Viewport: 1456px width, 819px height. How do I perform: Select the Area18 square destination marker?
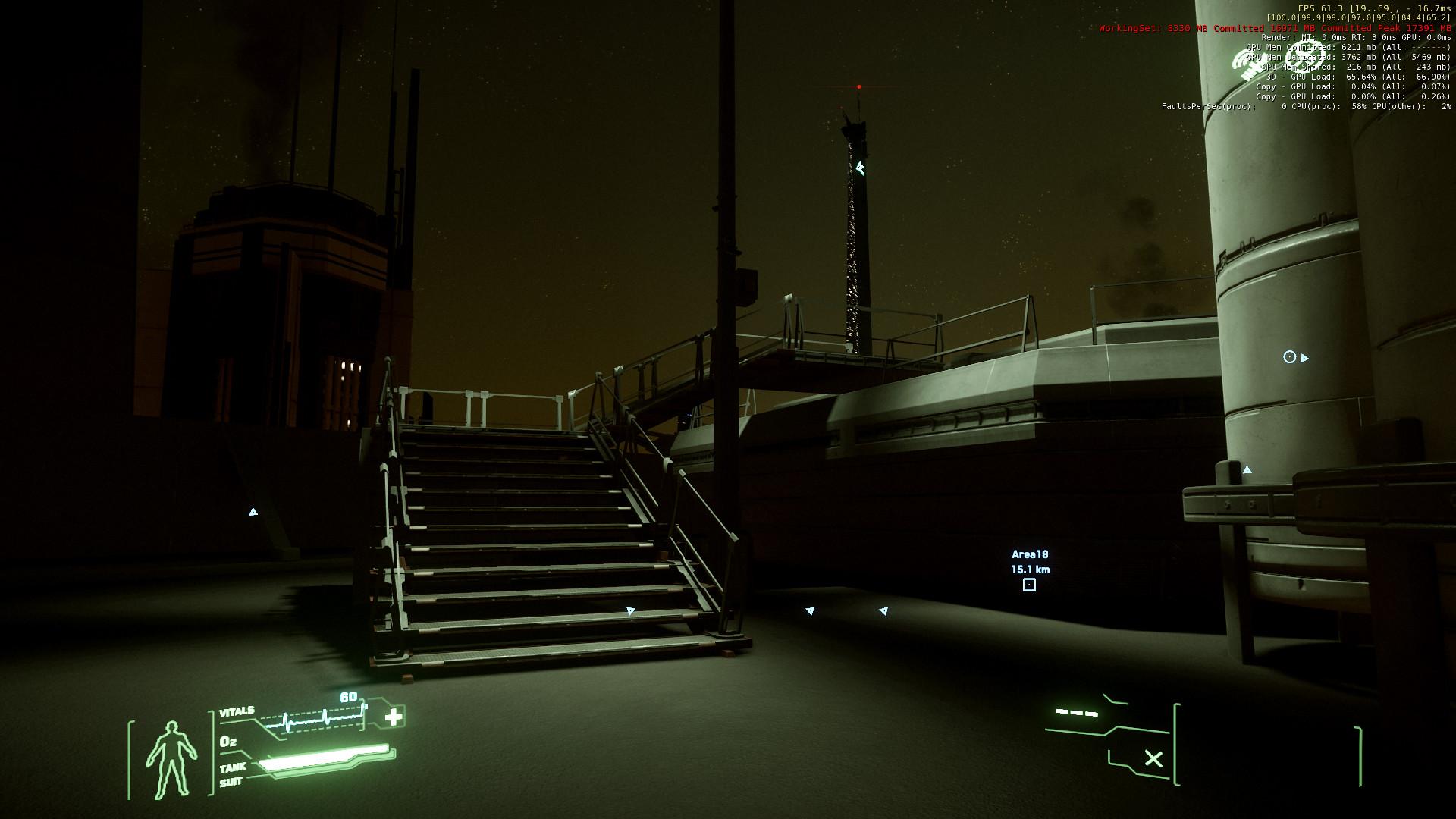click(1029, 585)
